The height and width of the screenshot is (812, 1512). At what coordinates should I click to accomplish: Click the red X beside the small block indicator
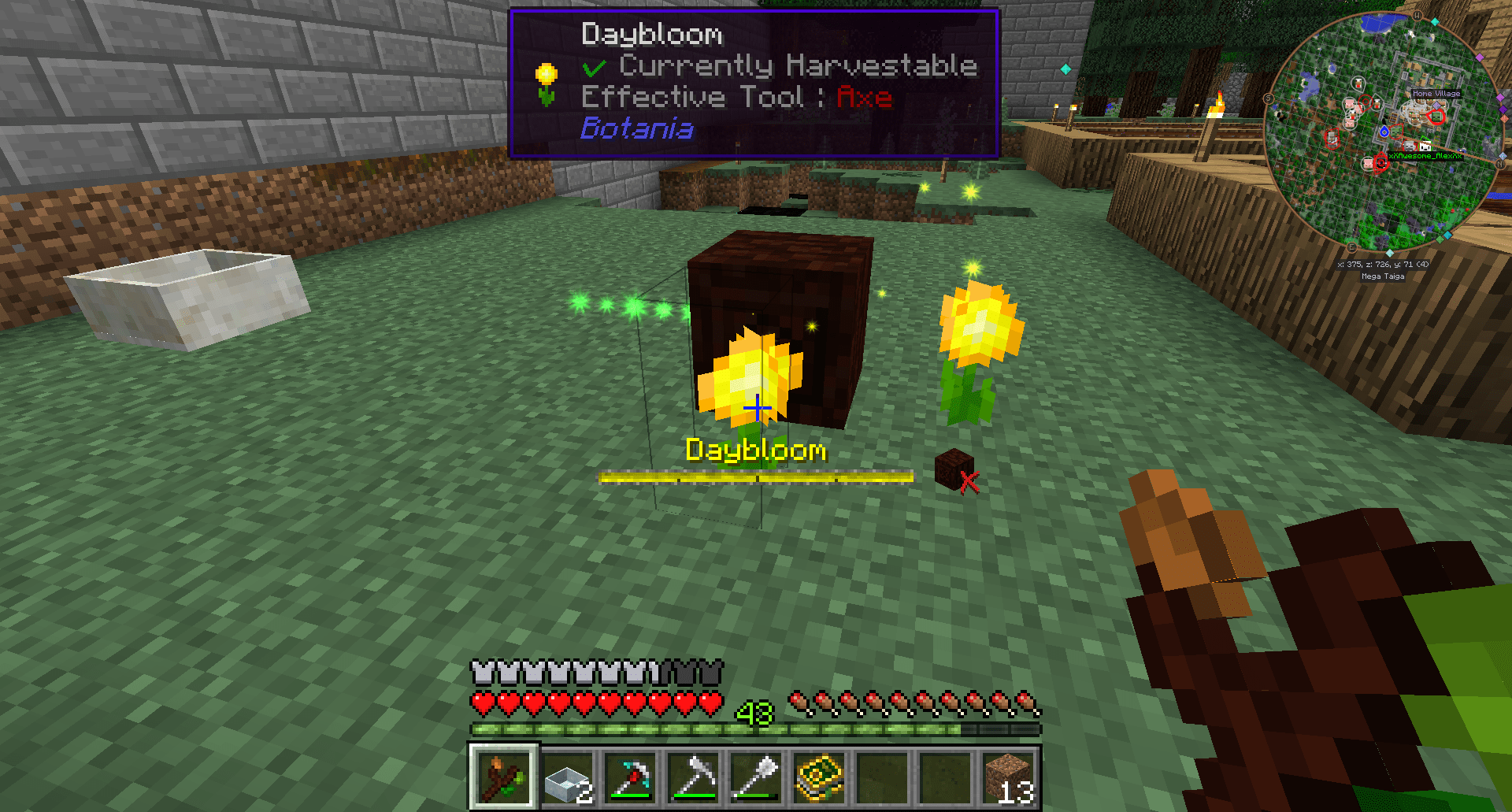point(969,484)
